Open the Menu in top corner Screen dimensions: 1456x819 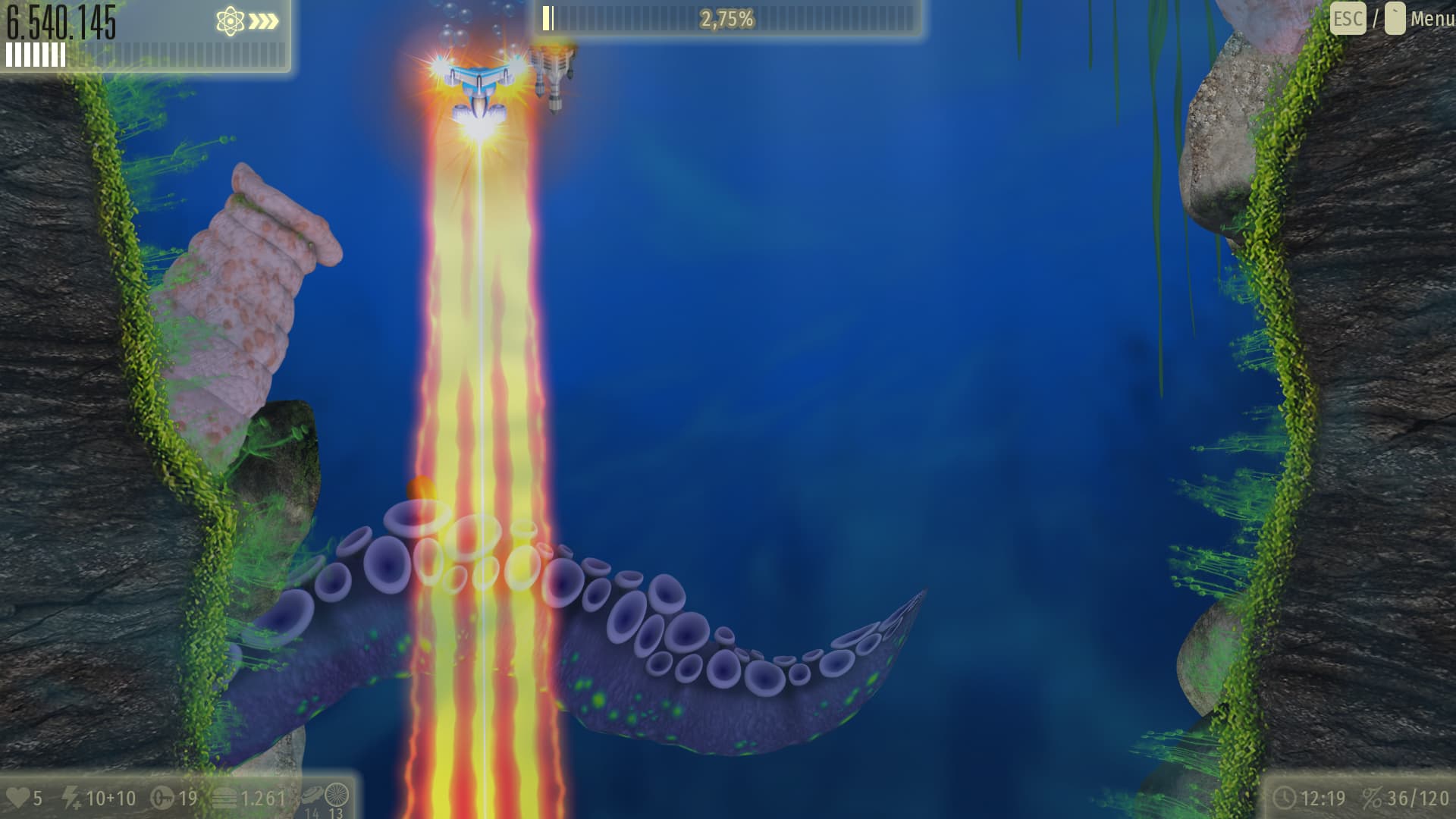[x=1431, y=19]
